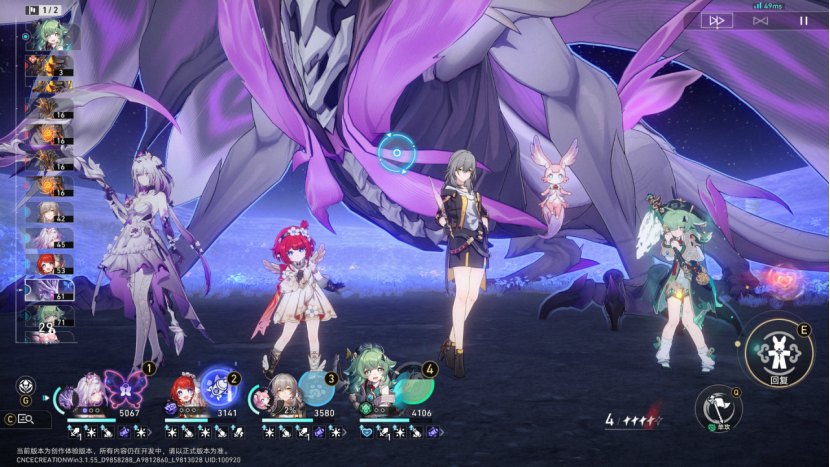Target the boss with the cyan reticle
Screen dimensions: 830x467
(397, 153)
